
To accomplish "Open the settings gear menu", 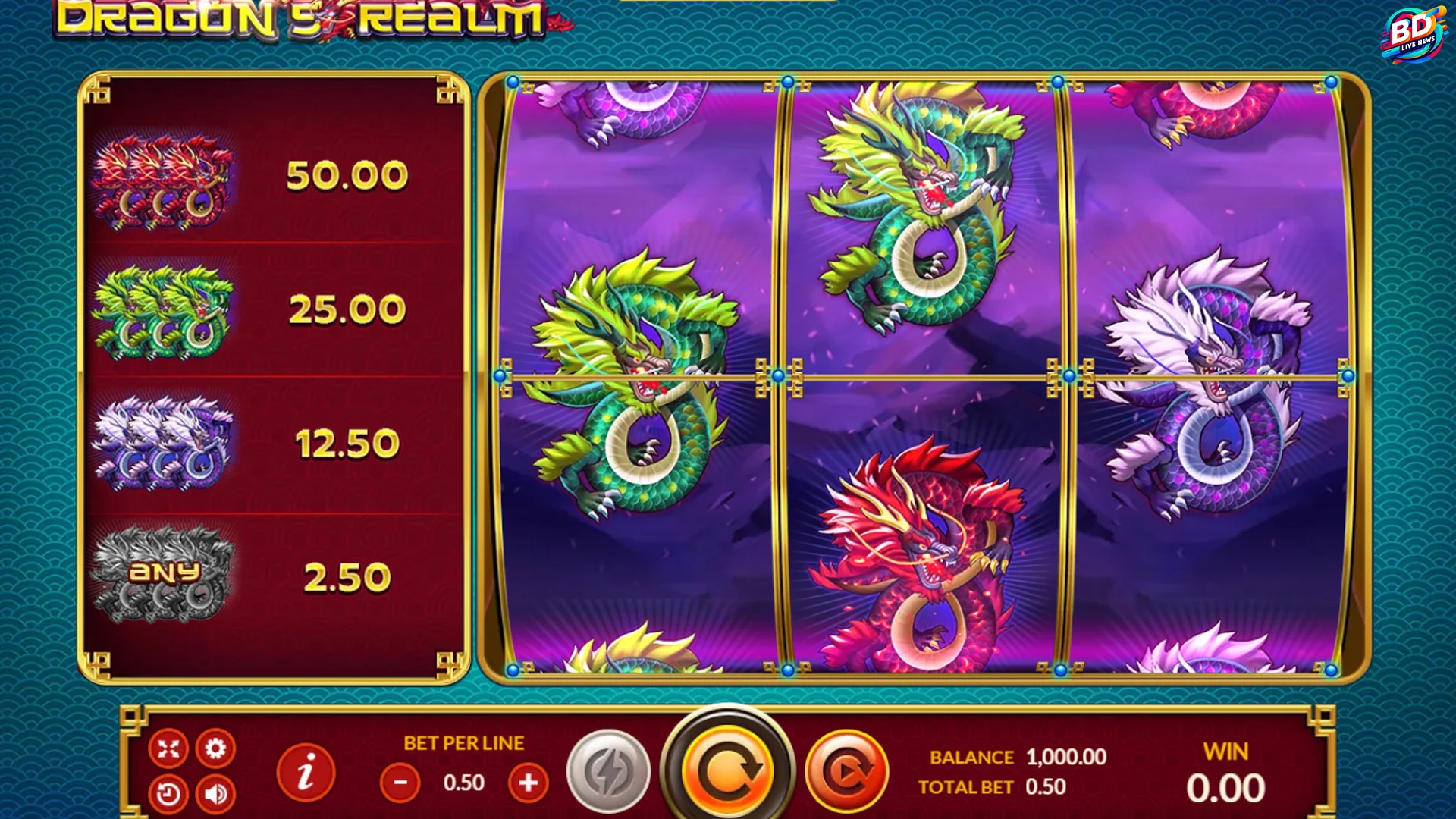I will (x=217, y=748).
